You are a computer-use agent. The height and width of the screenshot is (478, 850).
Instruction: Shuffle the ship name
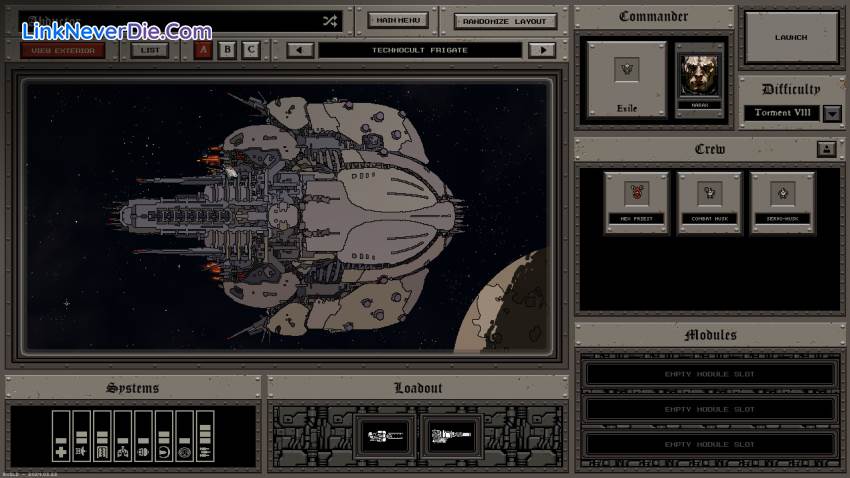pos(330,20)
